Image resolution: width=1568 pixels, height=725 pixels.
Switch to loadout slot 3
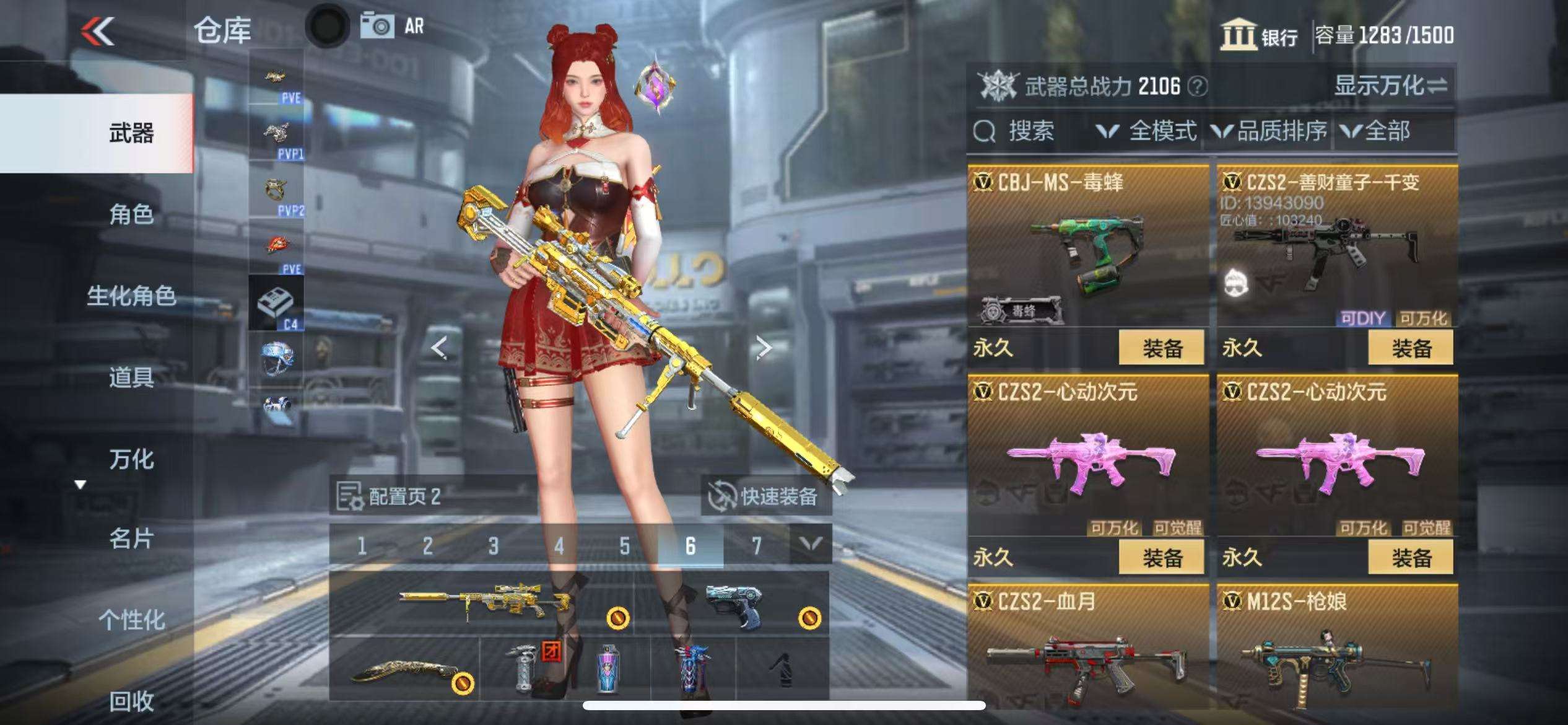[493, 546]
